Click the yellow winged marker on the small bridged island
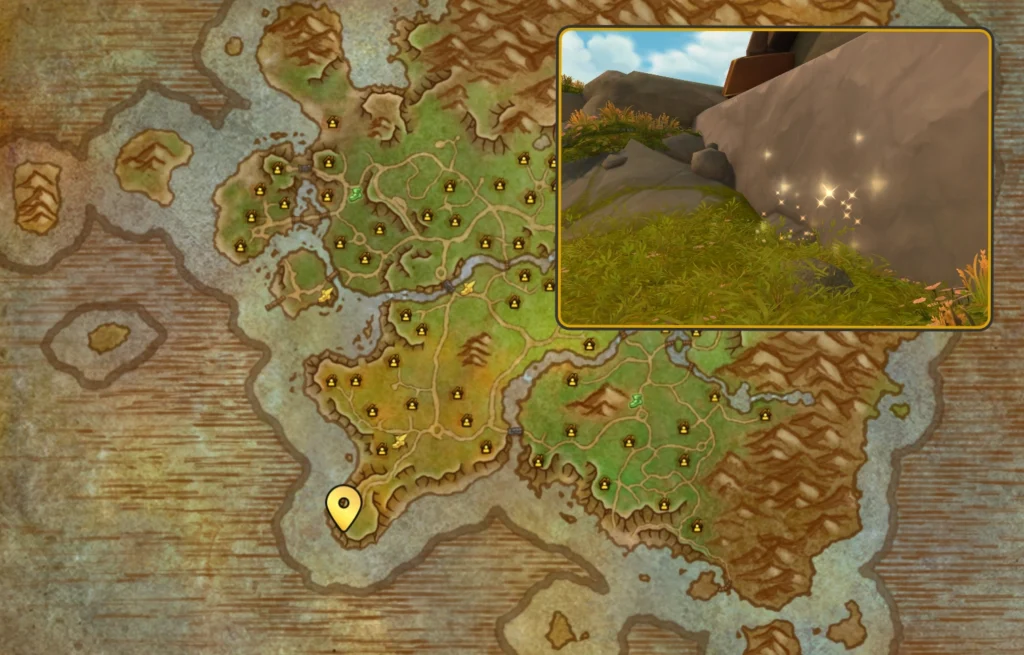Screen dimensions: 1024x655 [325, 295]
